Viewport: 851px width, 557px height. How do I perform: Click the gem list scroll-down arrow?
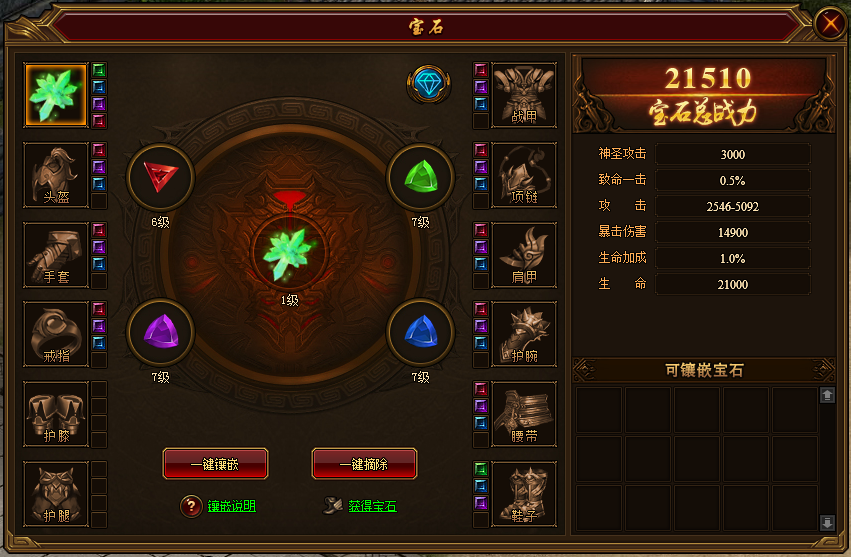(827, 522)
